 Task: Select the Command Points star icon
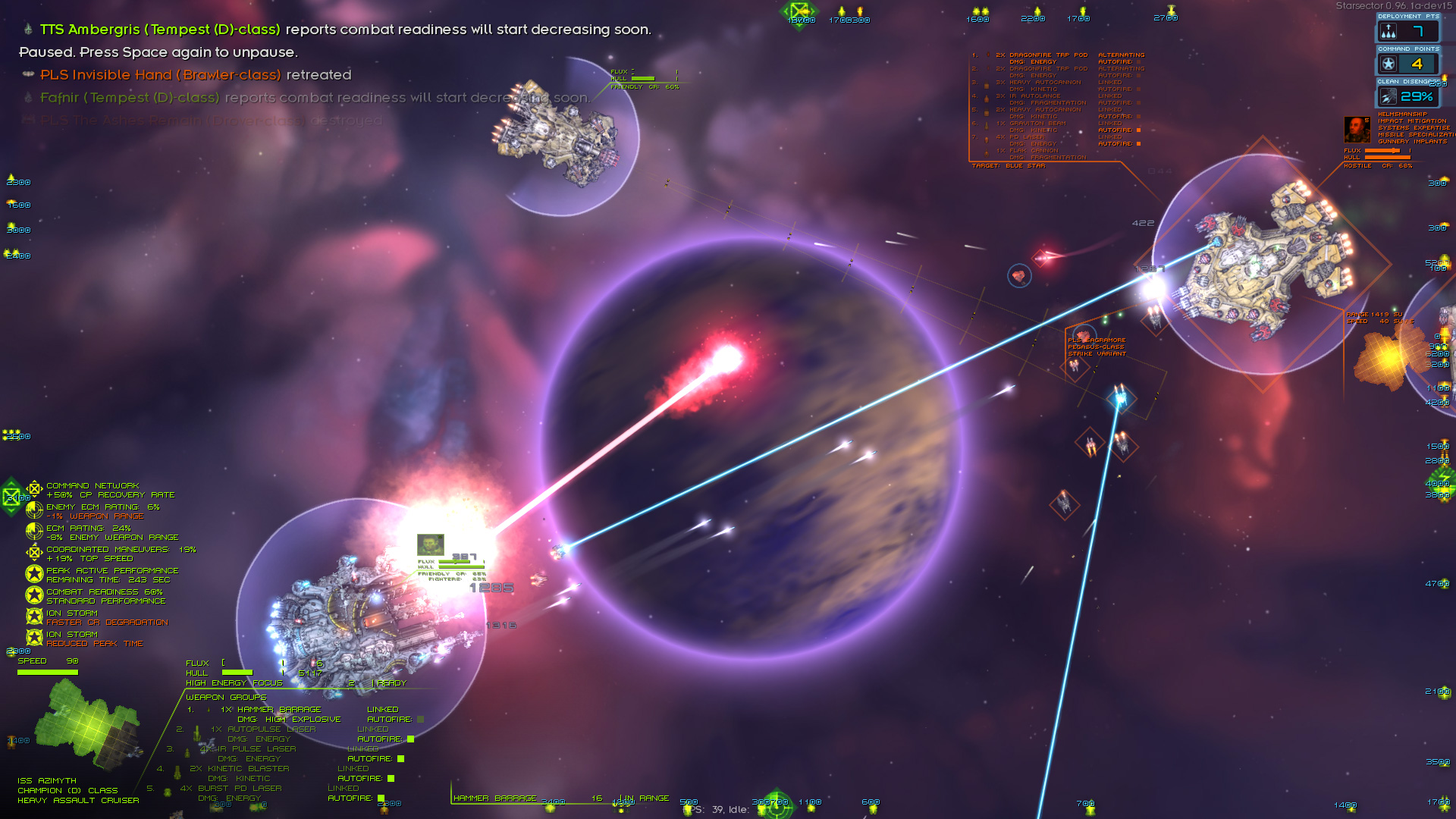1389,64
